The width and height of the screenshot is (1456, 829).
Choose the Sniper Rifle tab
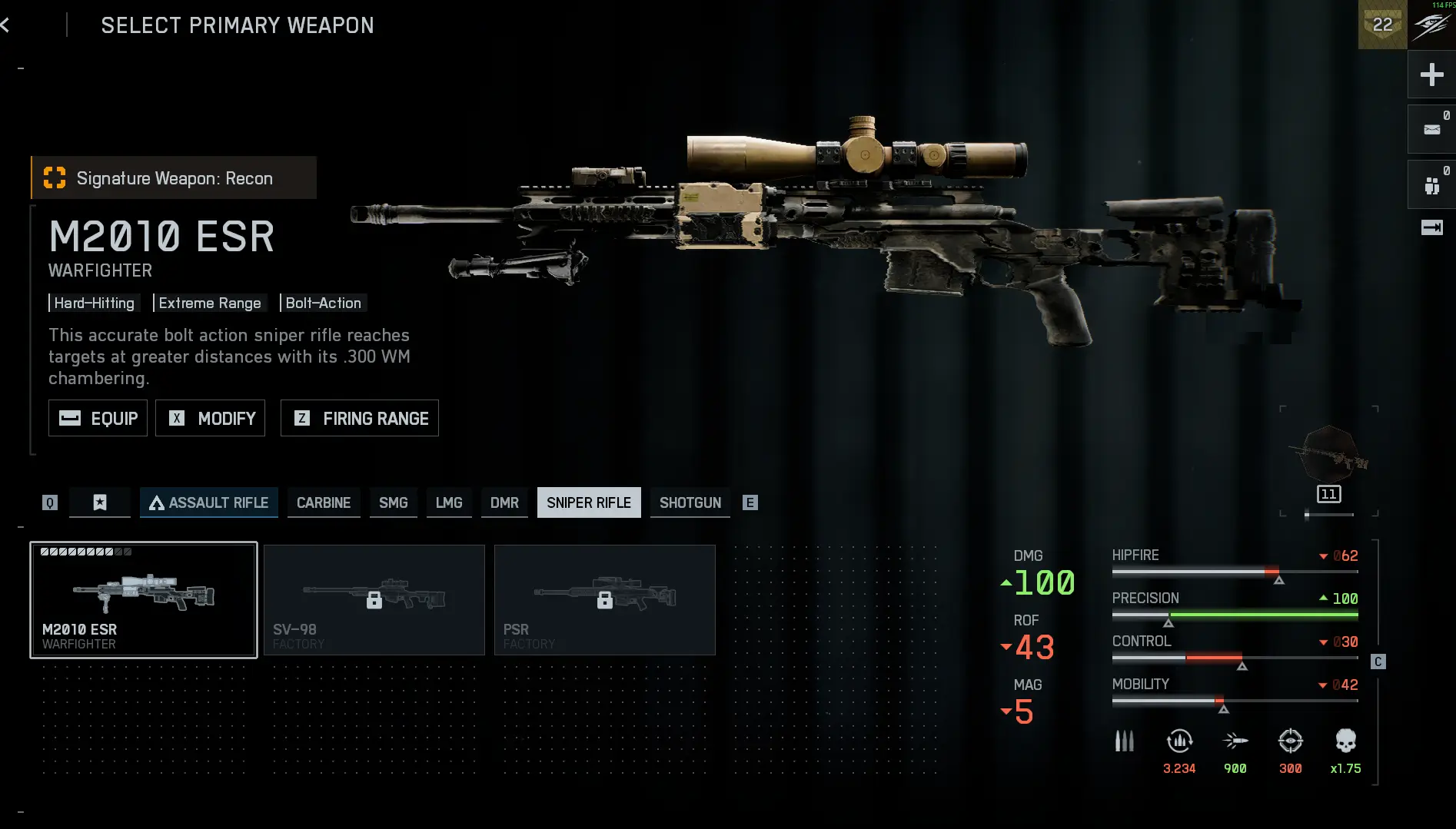[589, 503]
